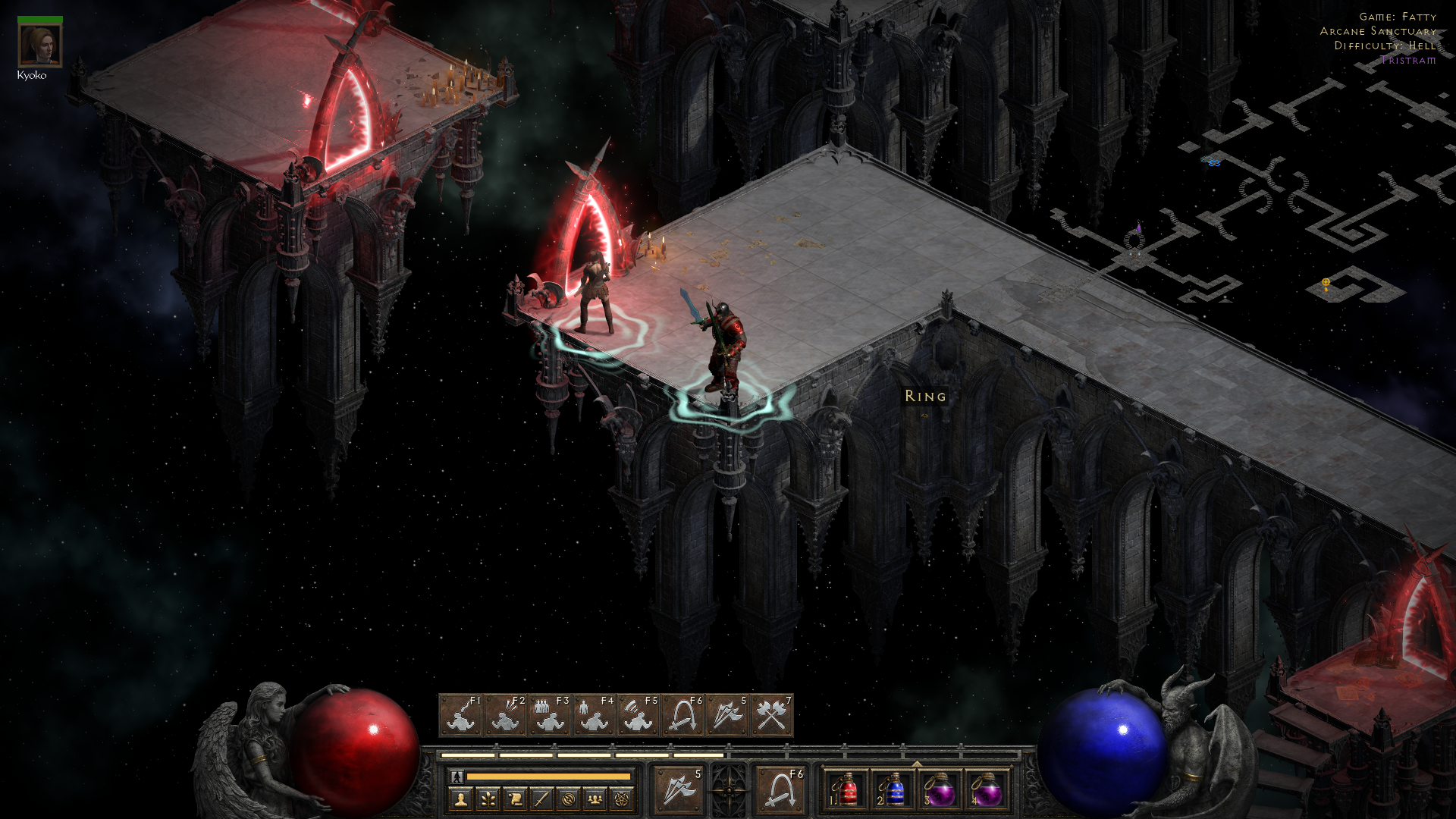
Task: Open the right mouse skill selector
Action: pyautogui.click(x=780, y=789)
